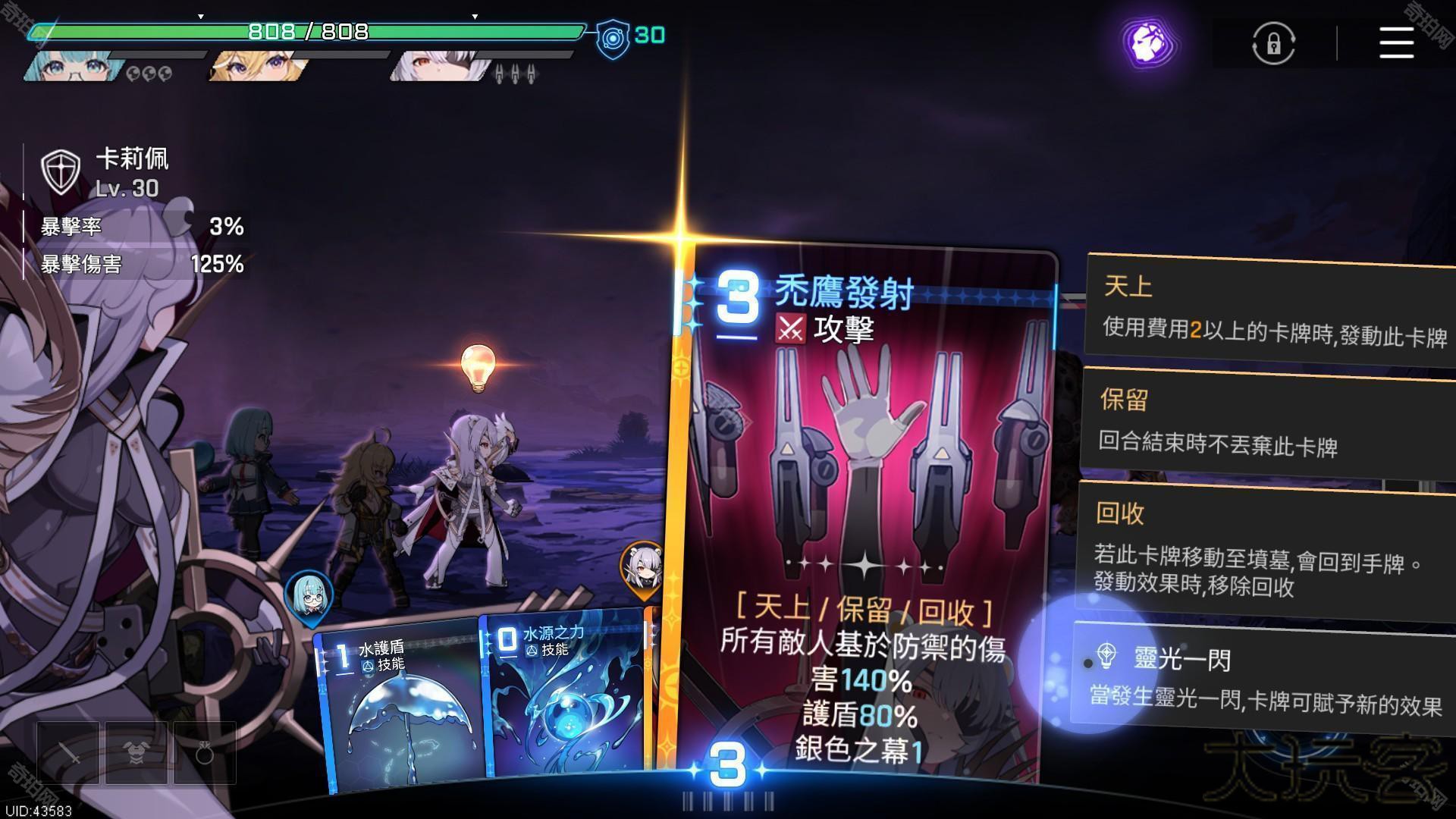This screenshot has width=1456, height=819.
Task: Open the sword weapon equipment slot
Action: coord(68,753)
